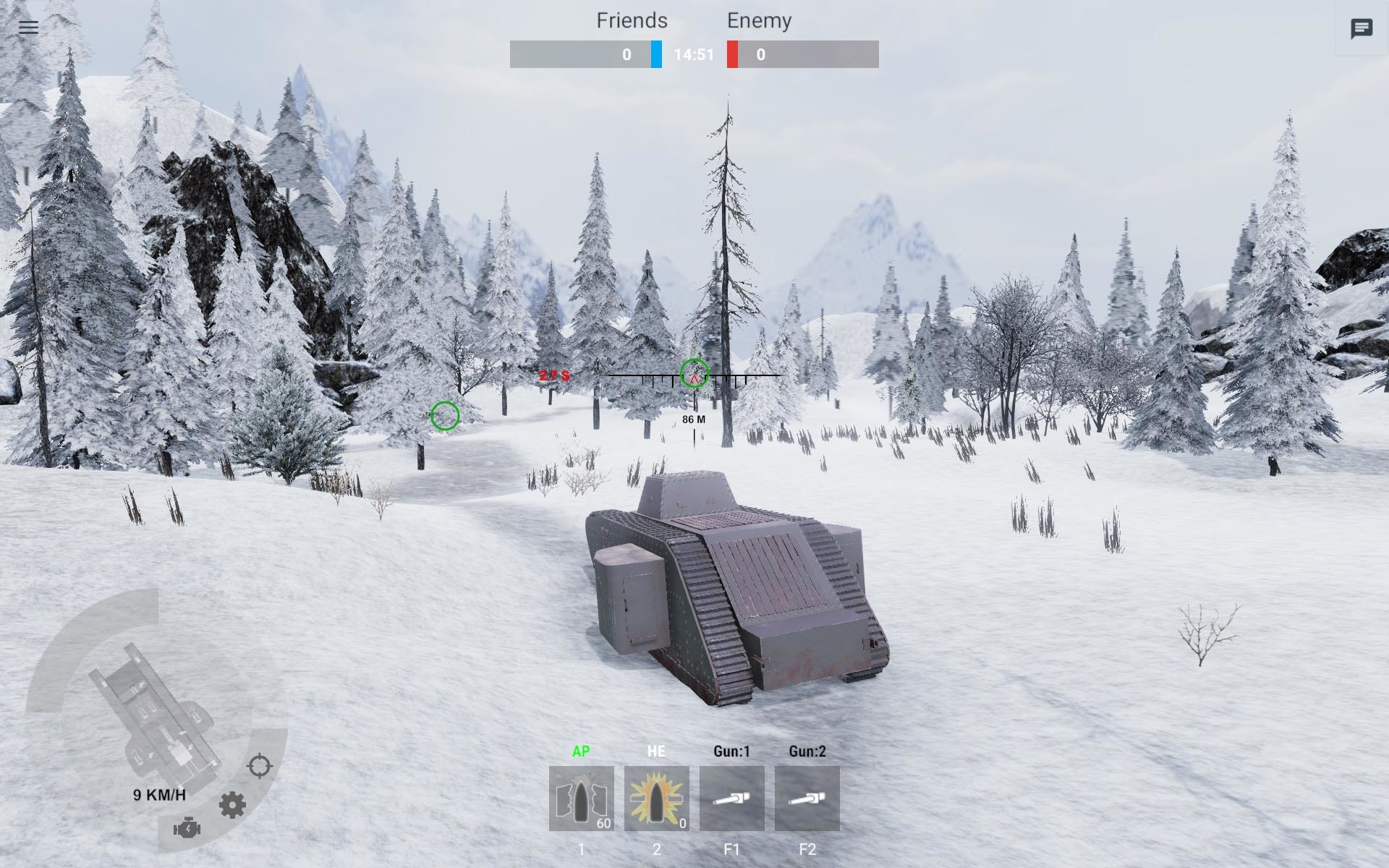Select the AP shell slot
Image resolution: width=1389 pixels, height=868 pixels.
pyautogui.click(x=581, y=798)
